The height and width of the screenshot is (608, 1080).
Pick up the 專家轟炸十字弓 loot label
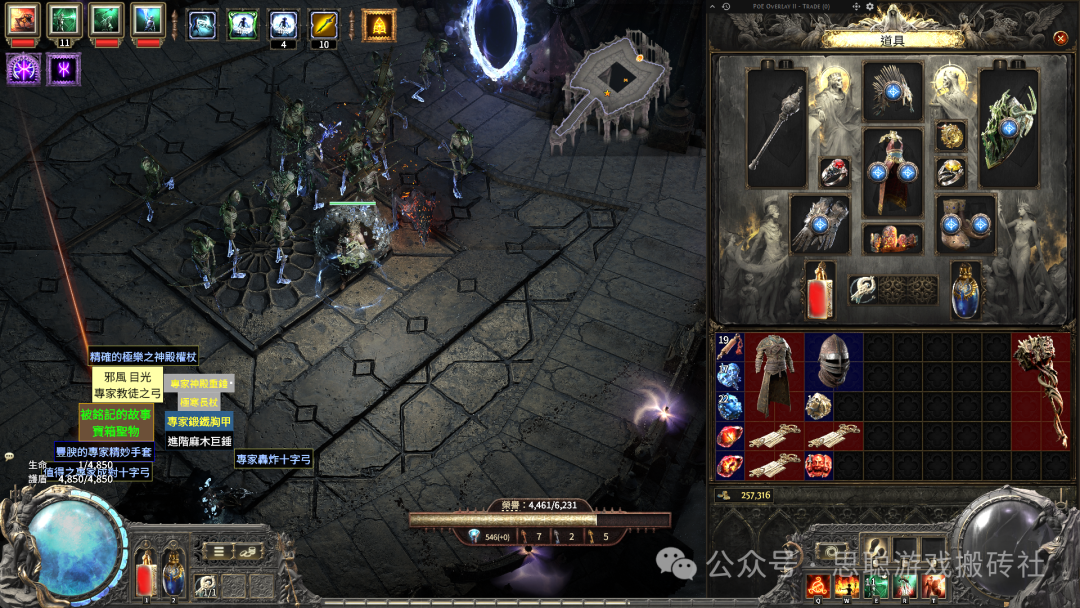(273, 459)
